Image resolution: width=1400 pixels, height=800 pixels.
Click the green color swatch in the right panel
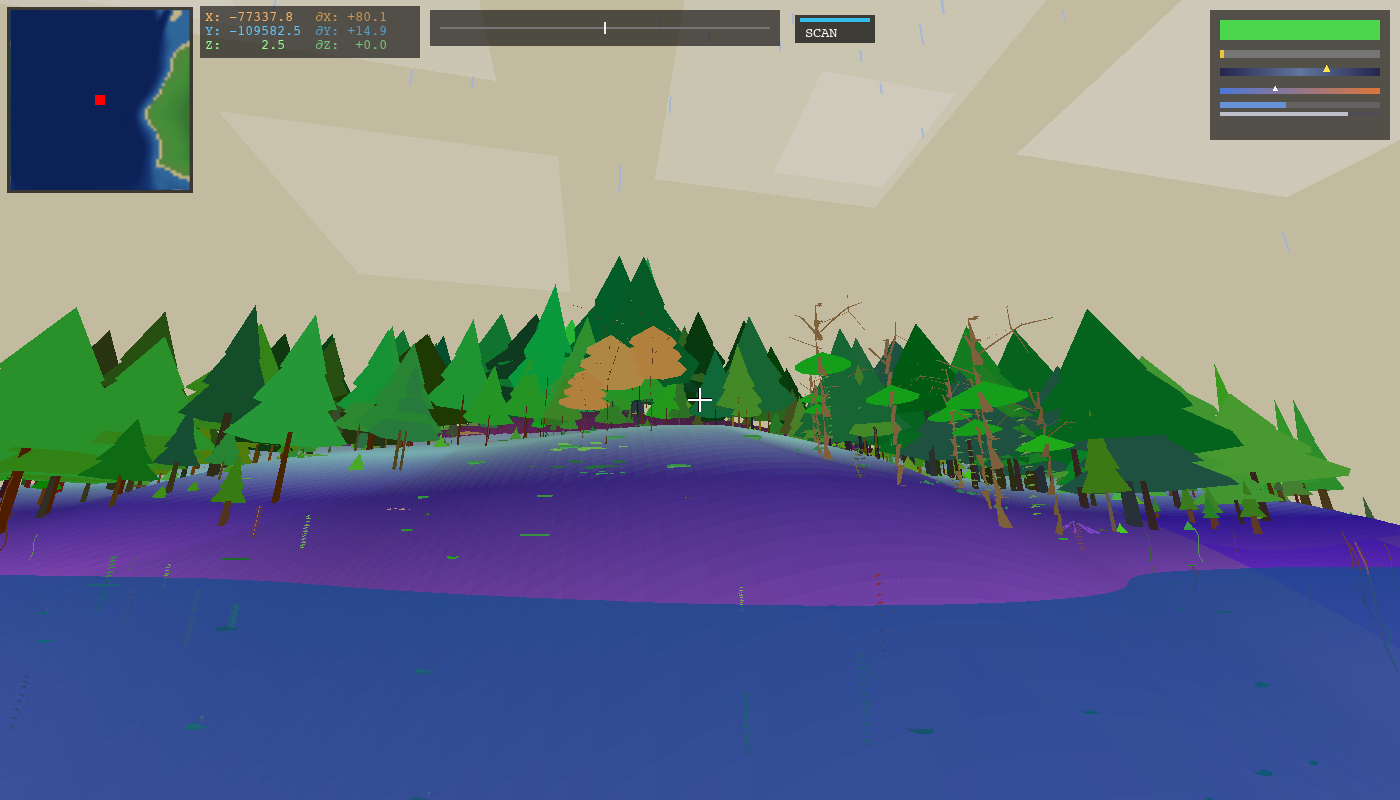click(1298, 31)
